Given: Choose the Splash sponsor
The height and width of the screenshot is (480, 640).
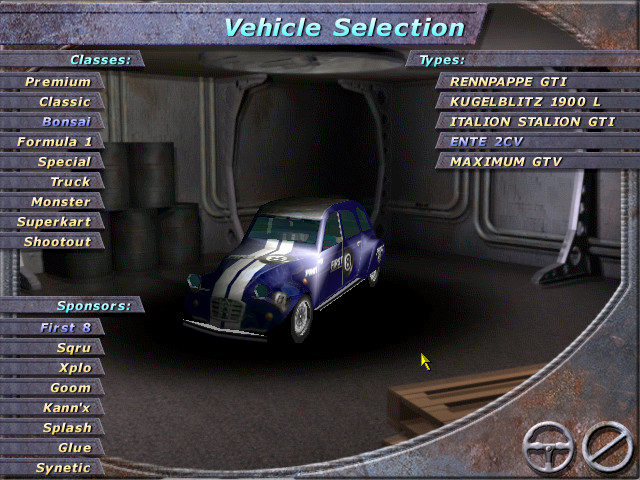Looking at the screenshot, I should (66, 428).
